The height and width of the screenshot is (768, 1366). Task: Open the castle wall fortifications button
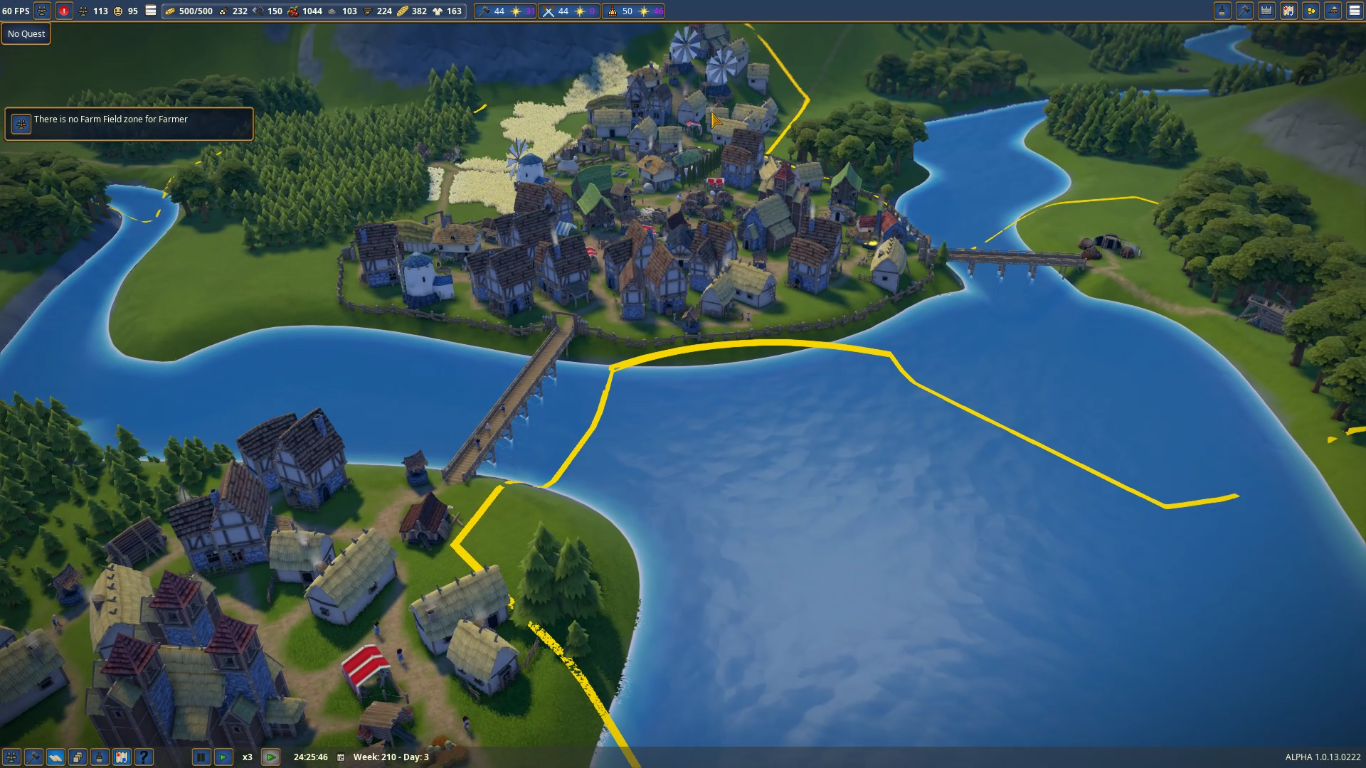pos(1266,11)
